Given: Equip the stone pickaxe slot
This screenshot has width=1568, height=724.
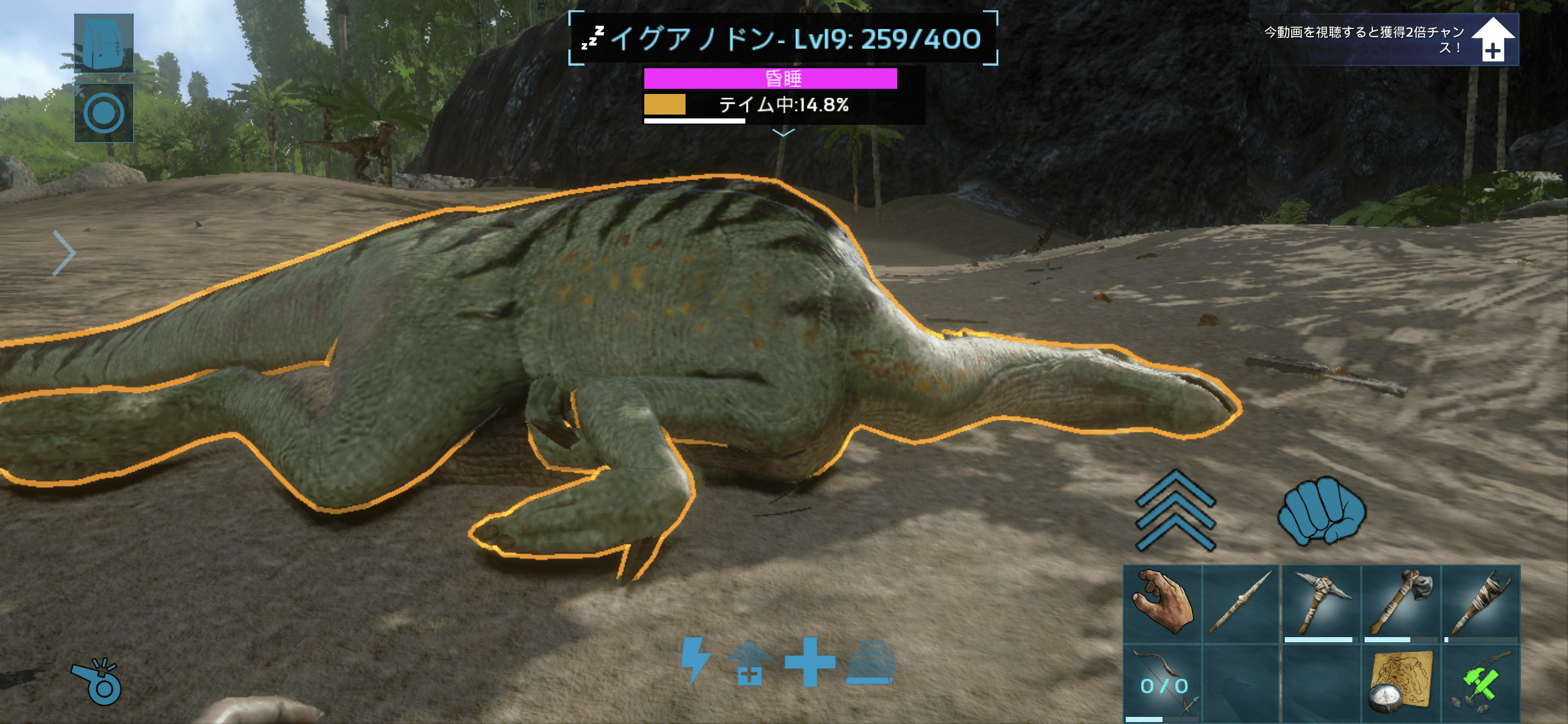Looking at the screenshot, I should coord(1321,604).
